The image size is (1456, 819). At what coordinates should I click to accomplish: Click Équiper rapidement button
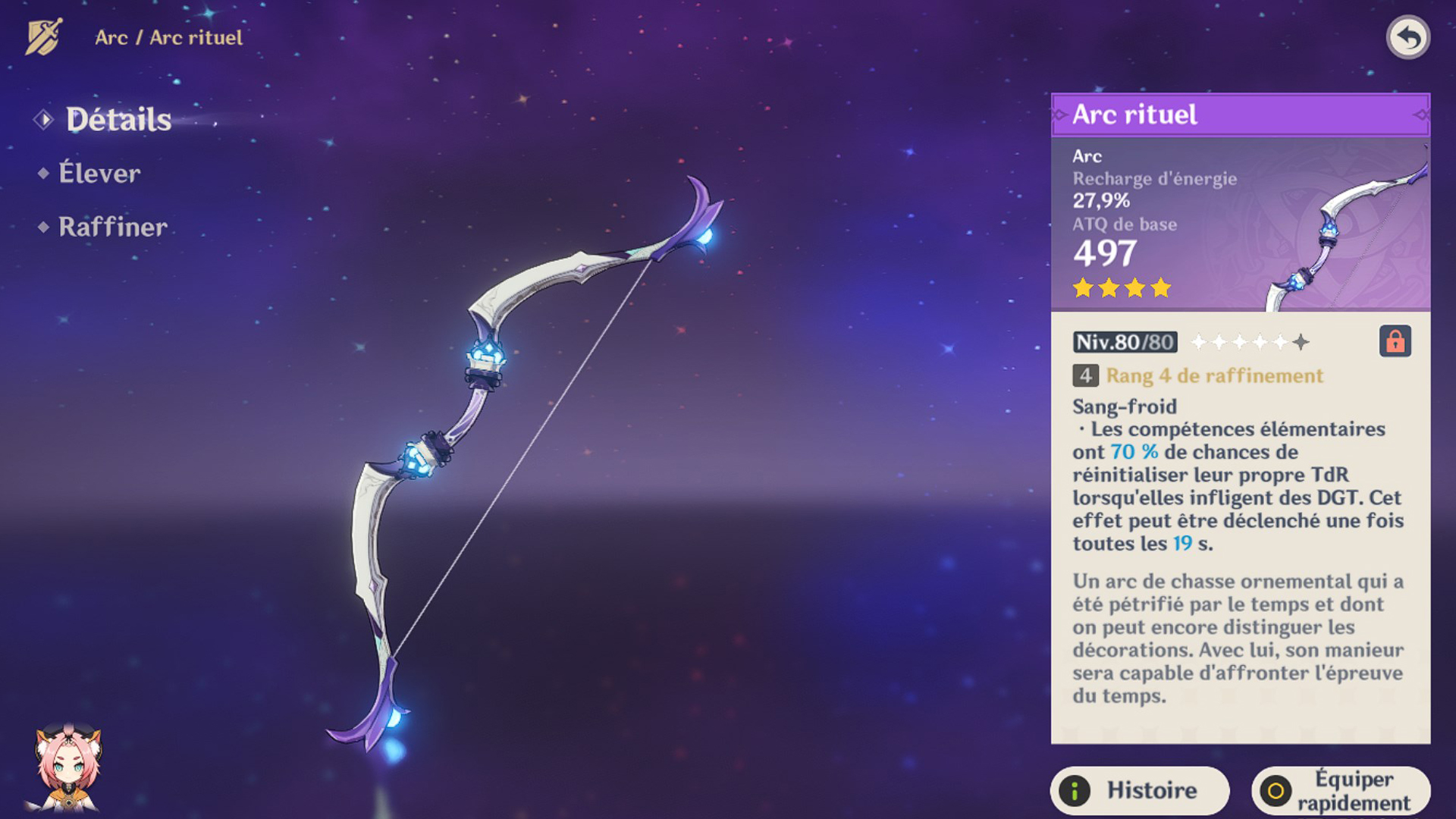[x=1341, y=790]
